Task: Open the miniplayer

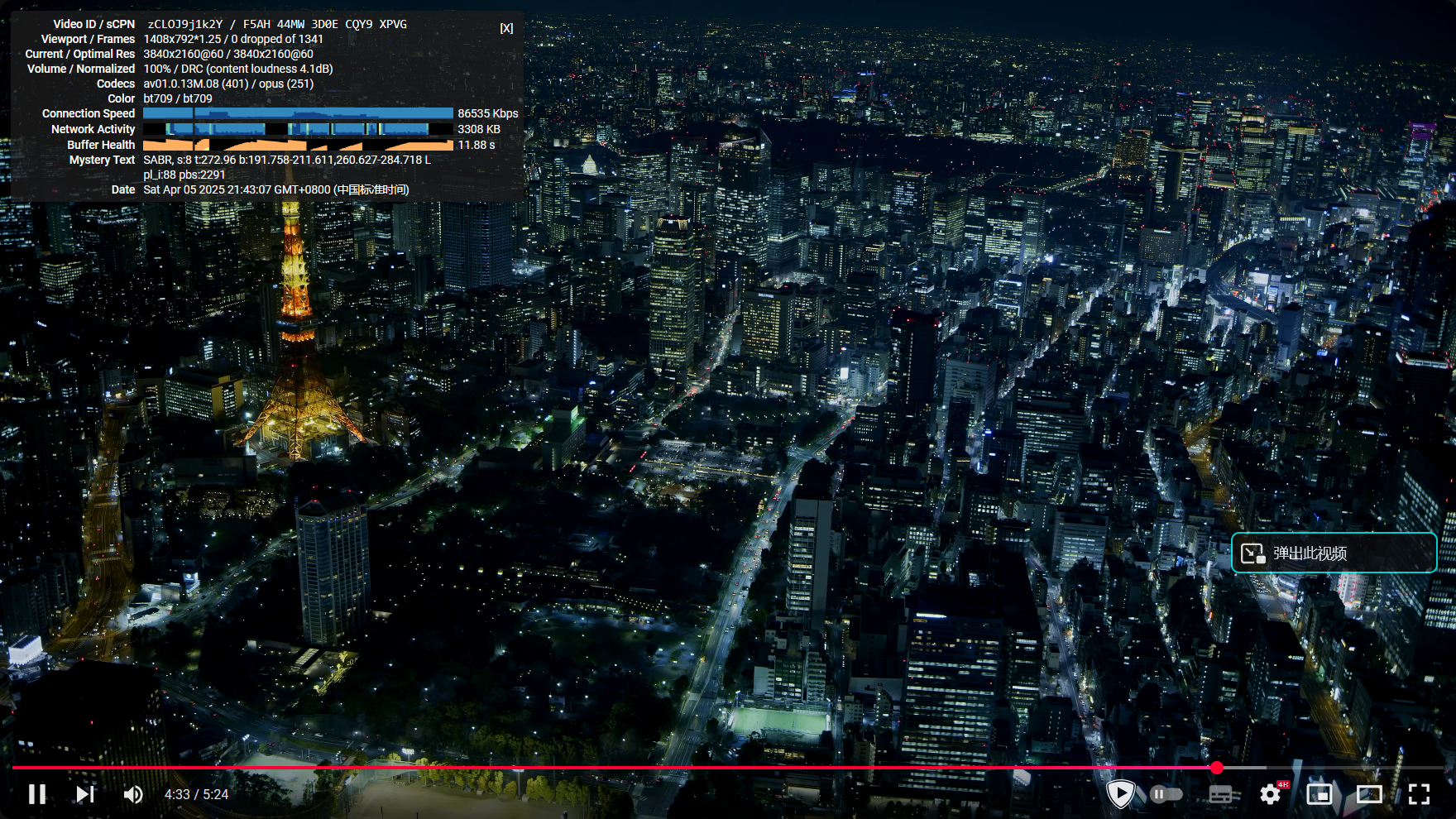Action: [1319, 794]
